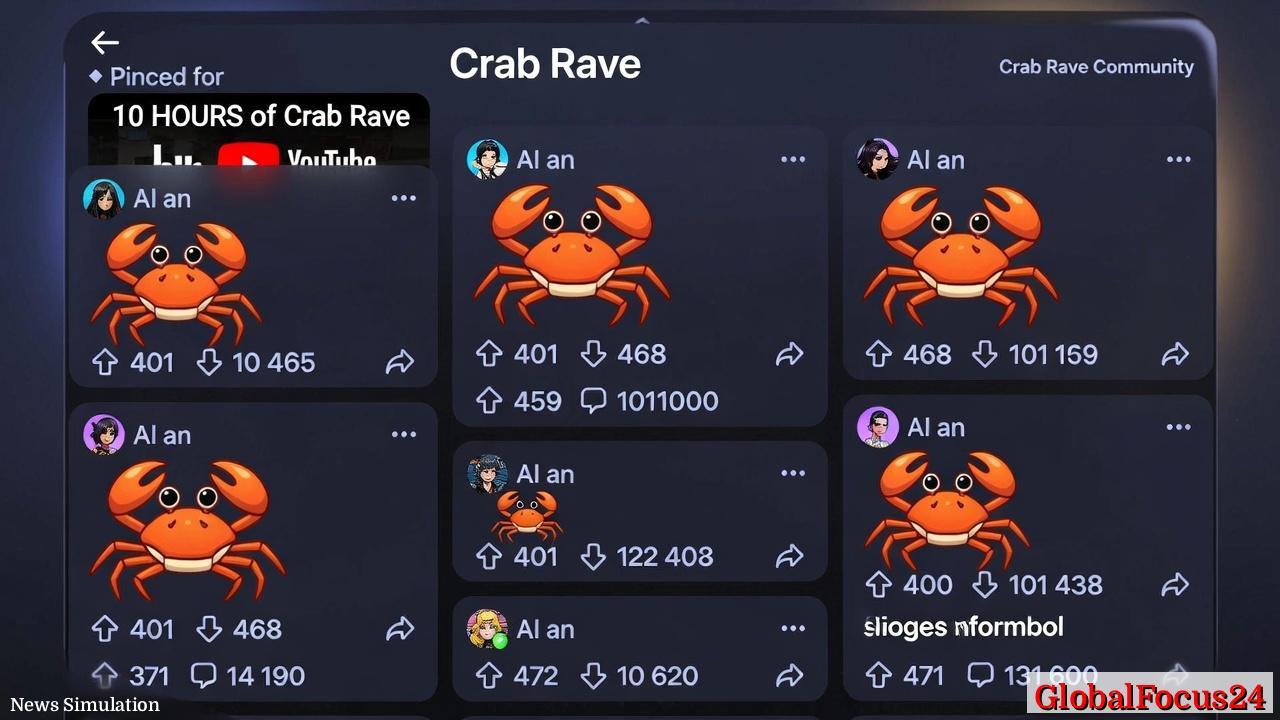
Task: Click the back arrow at top left
Action: [105, 42]
